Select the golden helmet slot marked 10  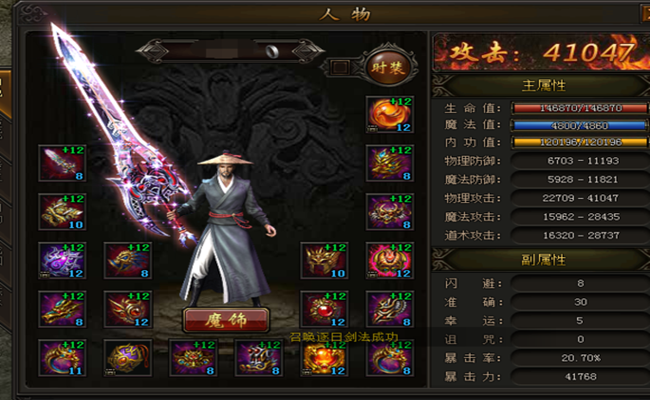tap(320, 260)
